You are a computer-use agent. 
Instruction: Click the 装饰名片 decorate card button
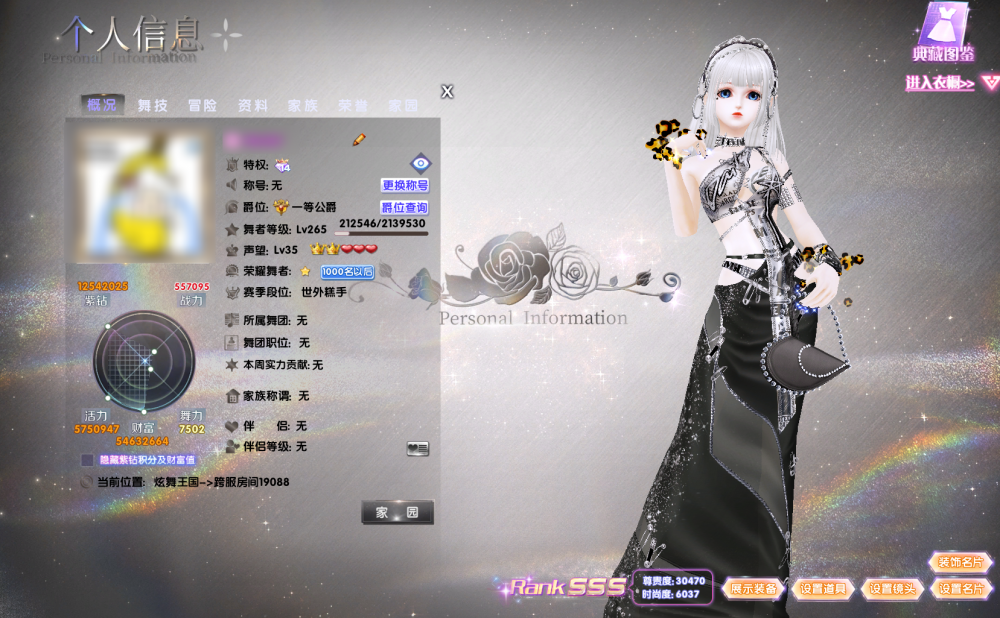pos(960,562)
